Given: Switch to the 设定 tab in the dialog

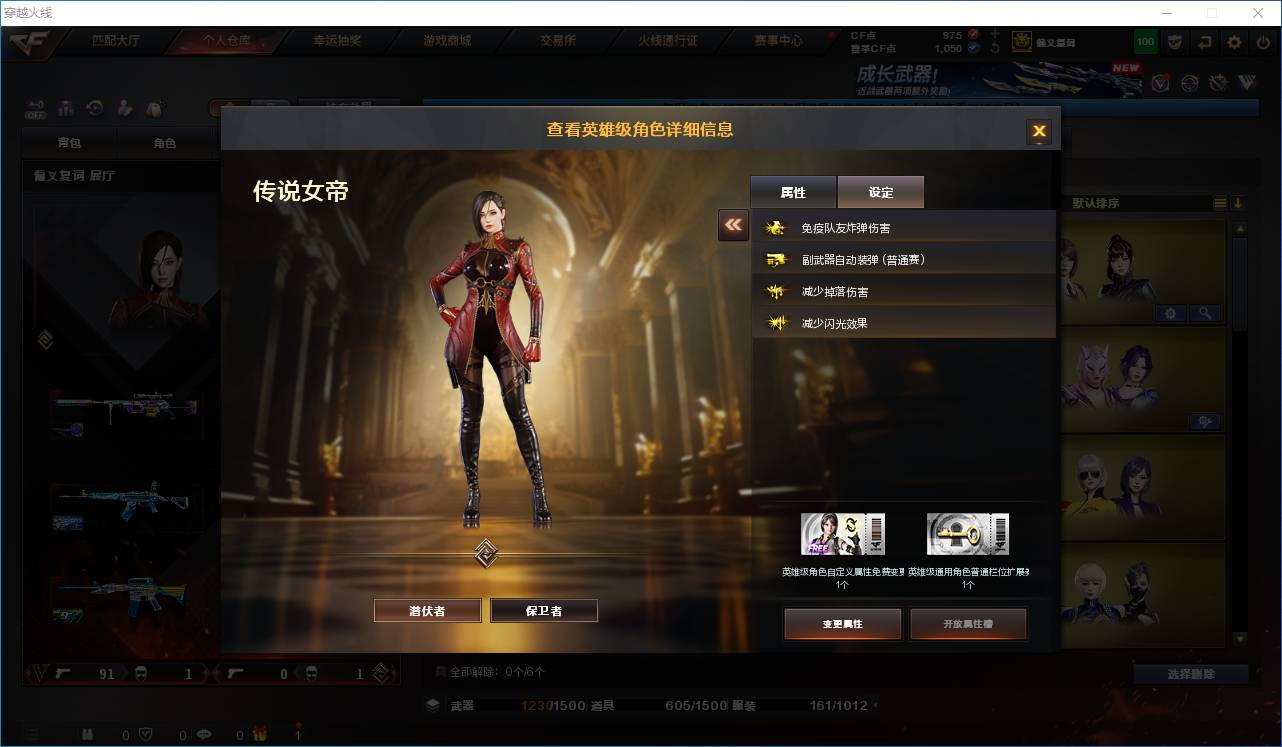Looking at the screenshot, I should click(x=880, y=192).
